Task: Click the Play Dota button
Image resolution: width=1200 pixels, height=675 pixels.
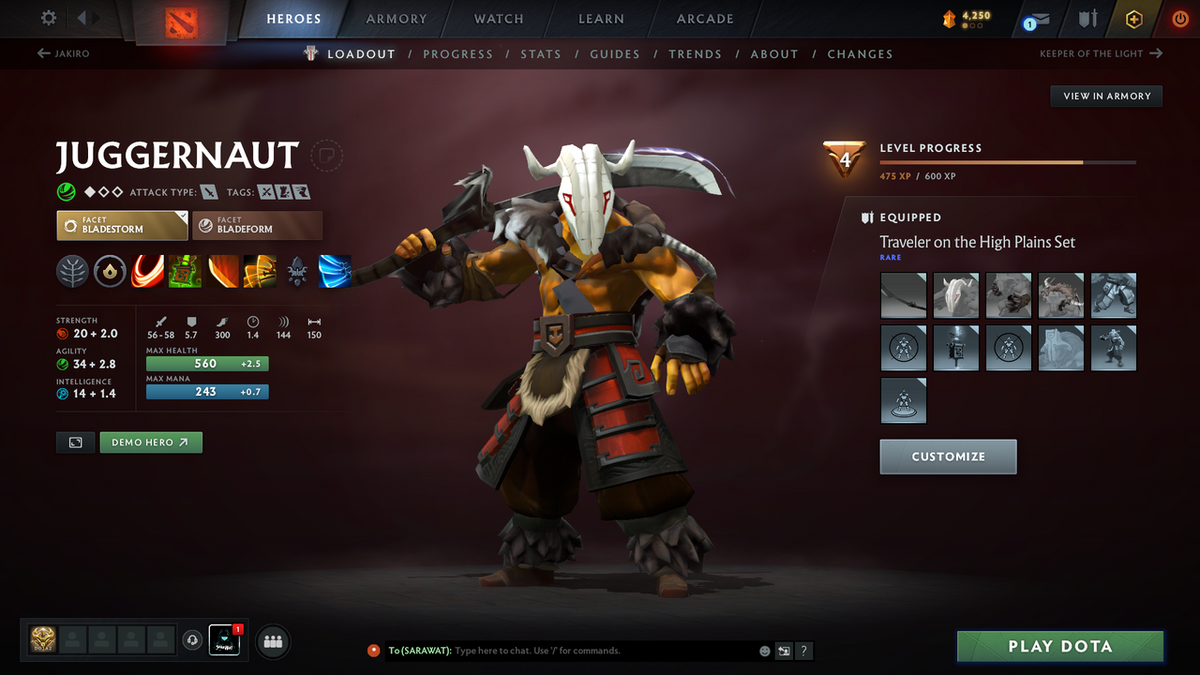Action: coord(1060,646)
